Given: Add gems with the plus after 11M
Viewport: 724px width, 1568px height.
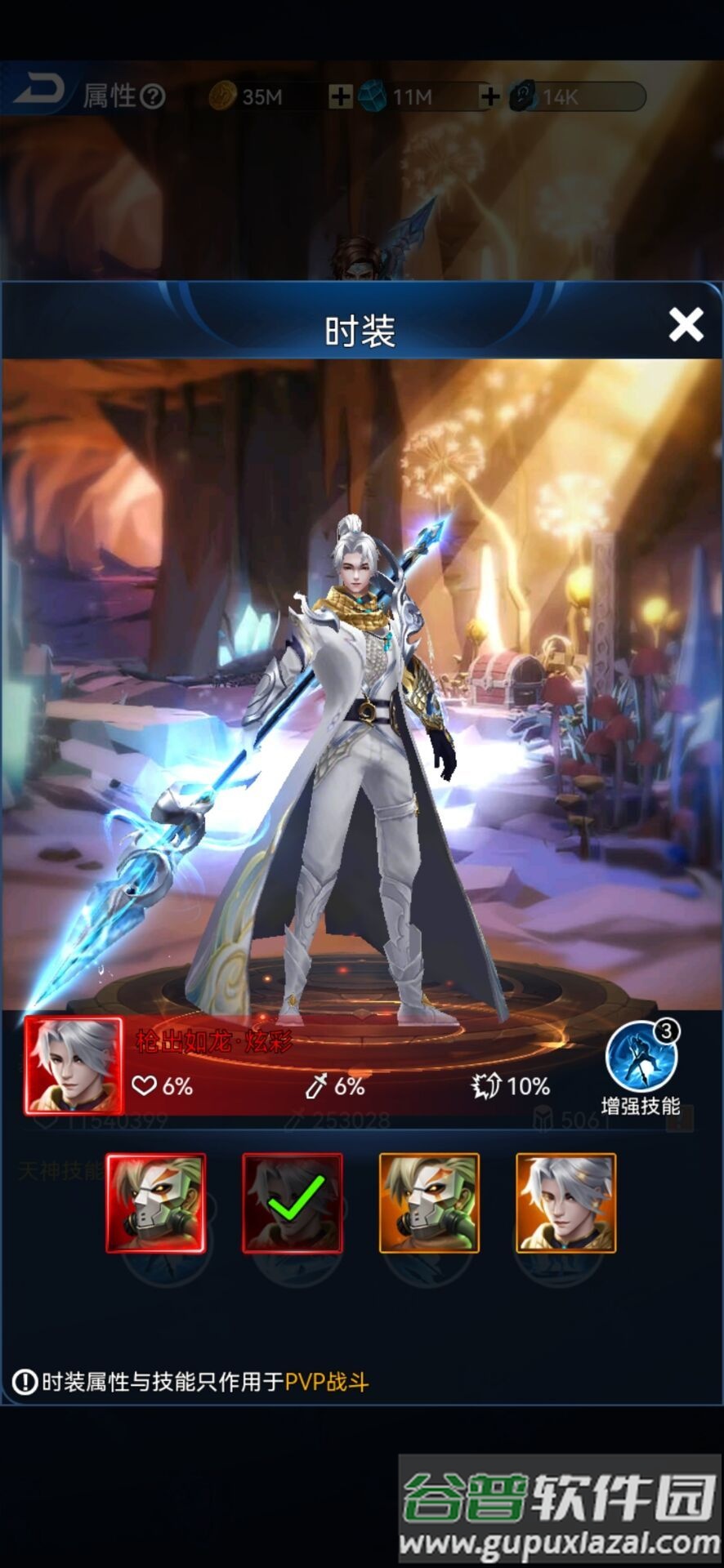Looking at the screenshot, I should point(489,97).
